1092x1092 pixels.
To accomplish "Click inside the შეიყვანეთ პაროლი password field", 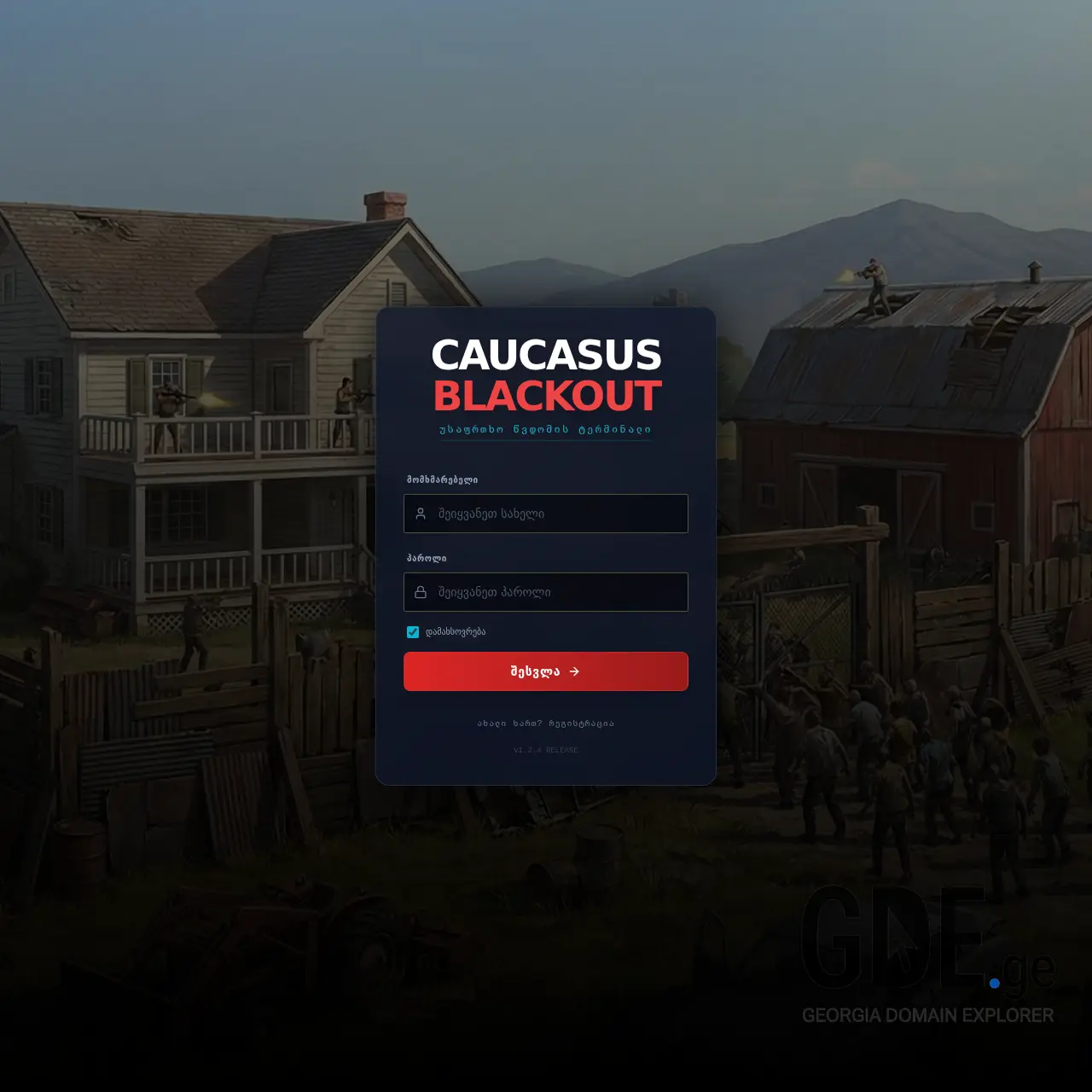I will [546, 591].
